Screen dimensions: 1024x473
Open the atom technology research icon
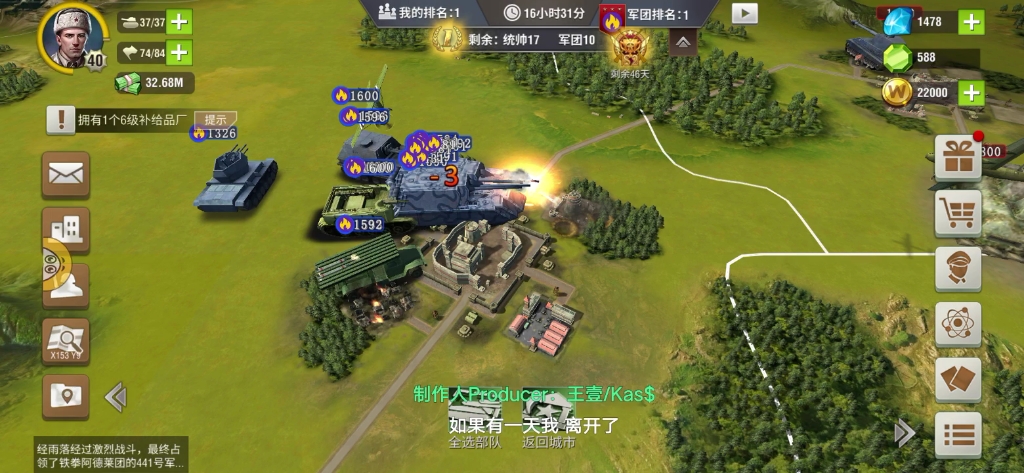coord(957,324)
